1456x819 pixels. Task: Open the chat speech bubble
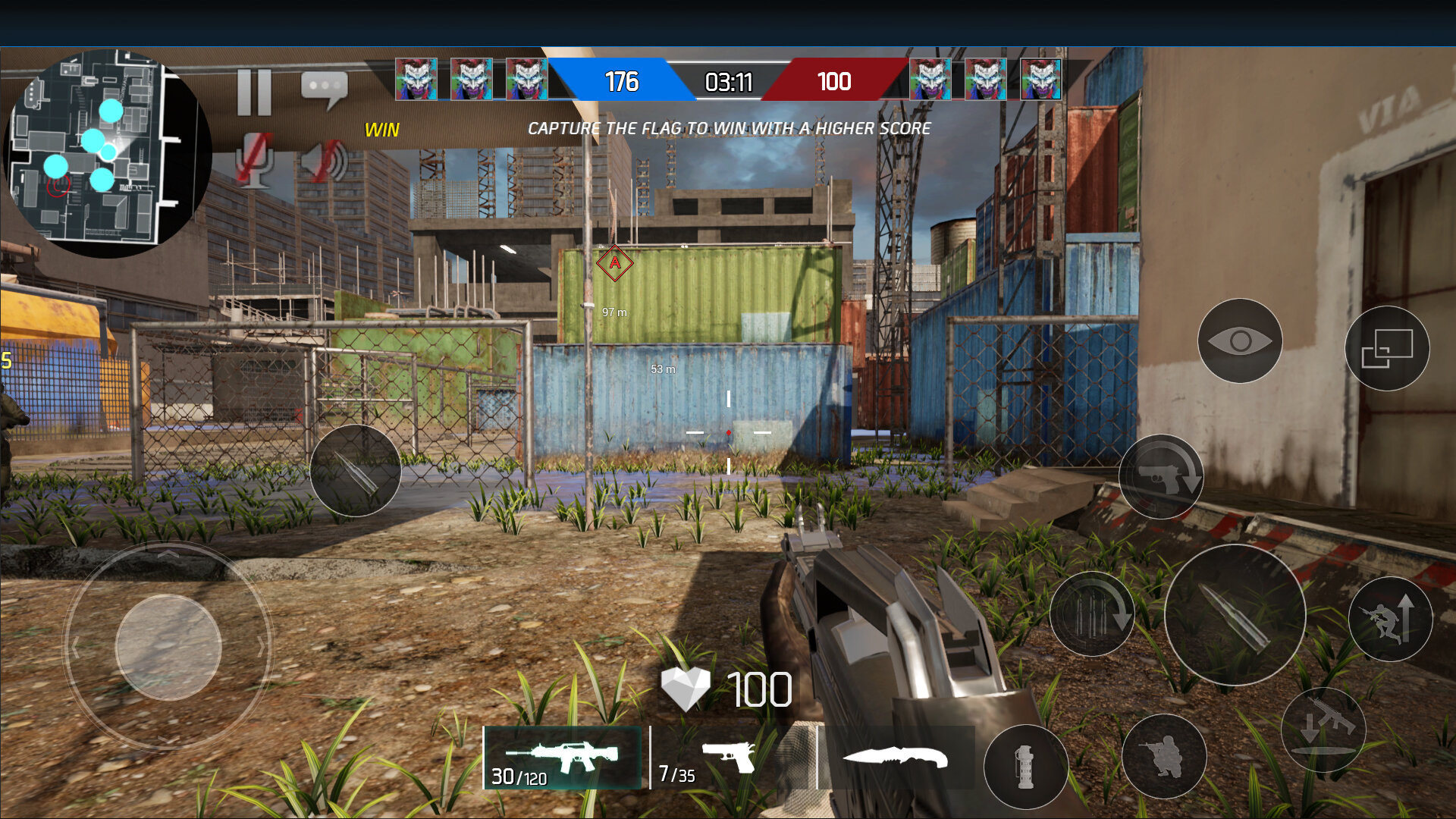(325, 89)
